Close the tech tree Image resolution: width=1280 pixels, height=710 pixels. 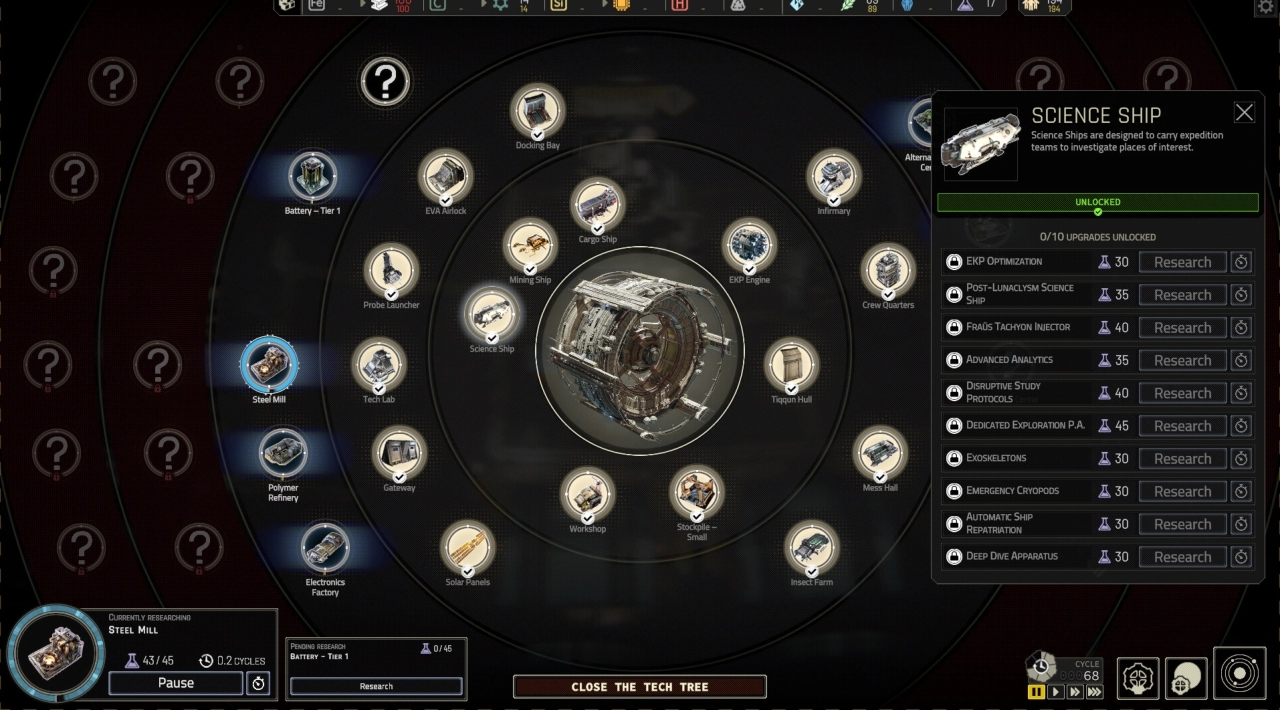(639, 687)
